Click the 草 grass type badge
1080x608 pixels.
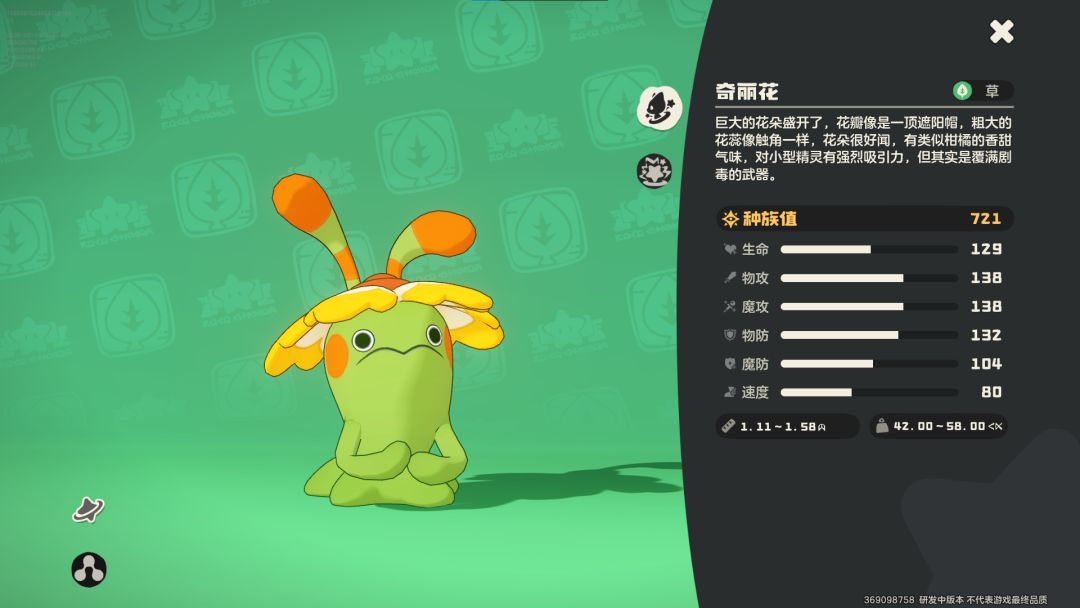point(981,91)
